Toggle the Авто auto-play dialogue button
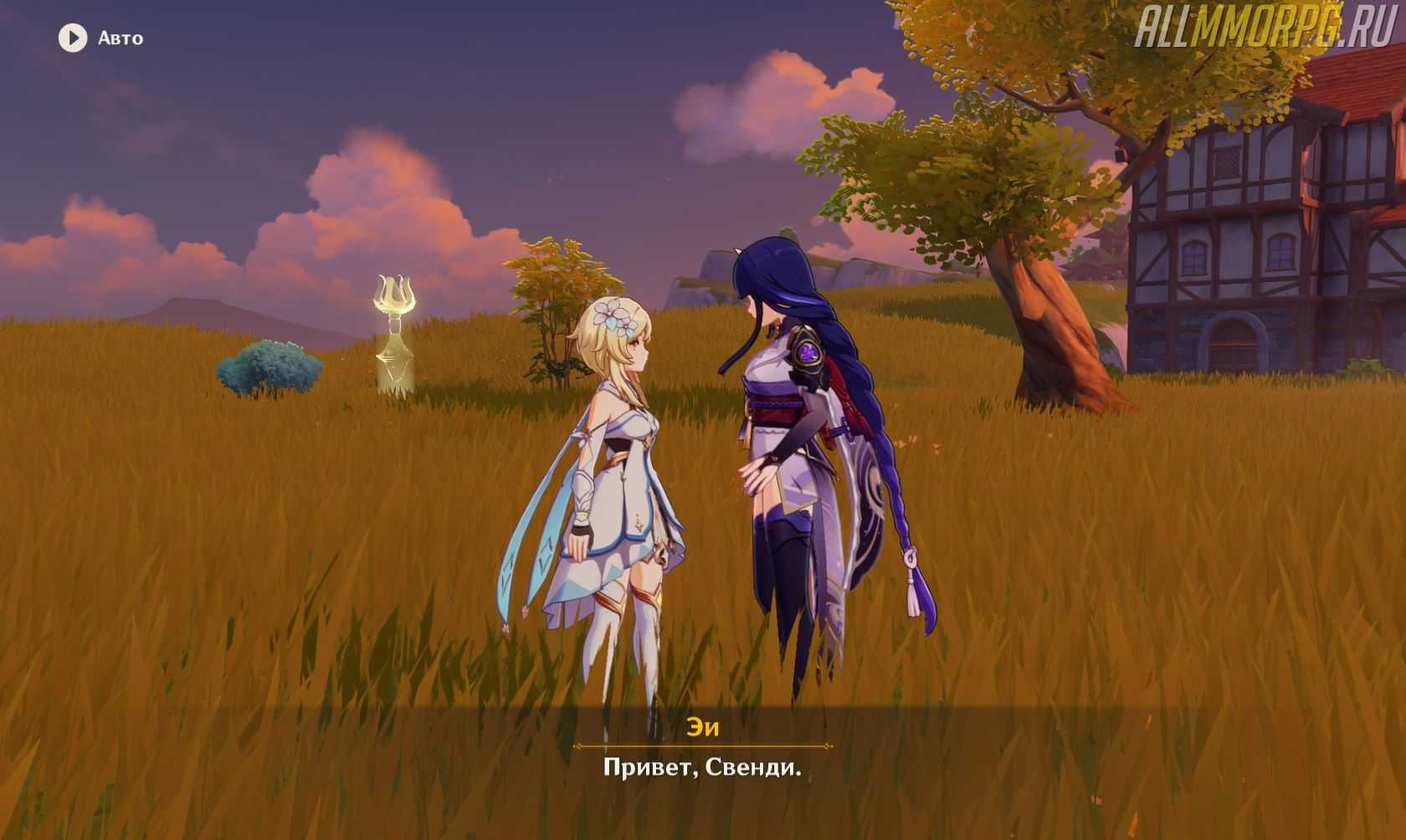The height and width of the screenshot is (840, 1406). tap(73, 38)
